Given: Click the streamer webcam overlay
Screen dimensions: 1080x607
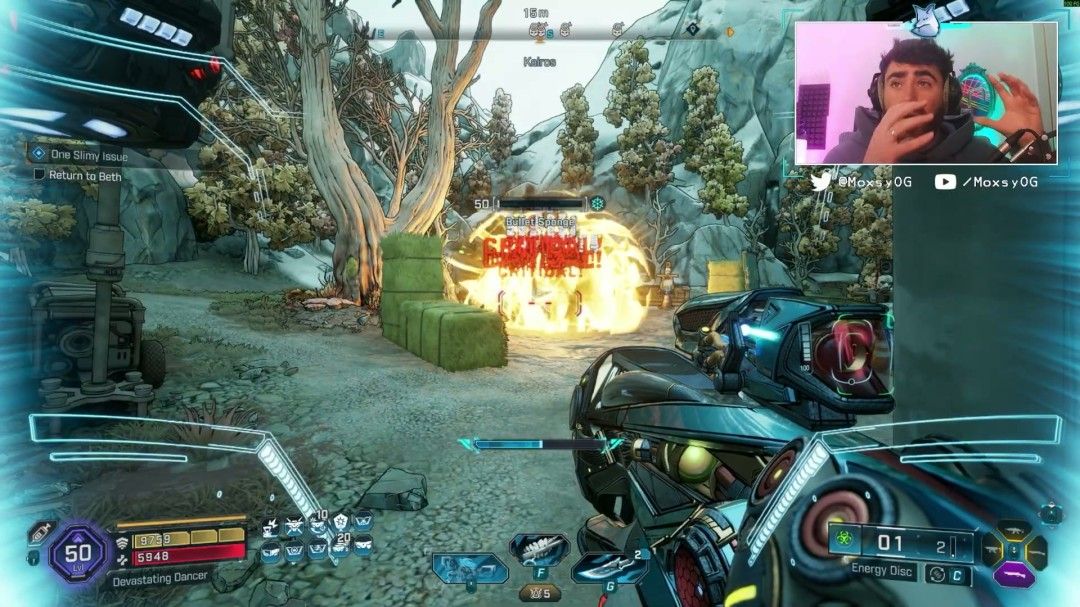Looking at the screenshot, I should (925, 93).
